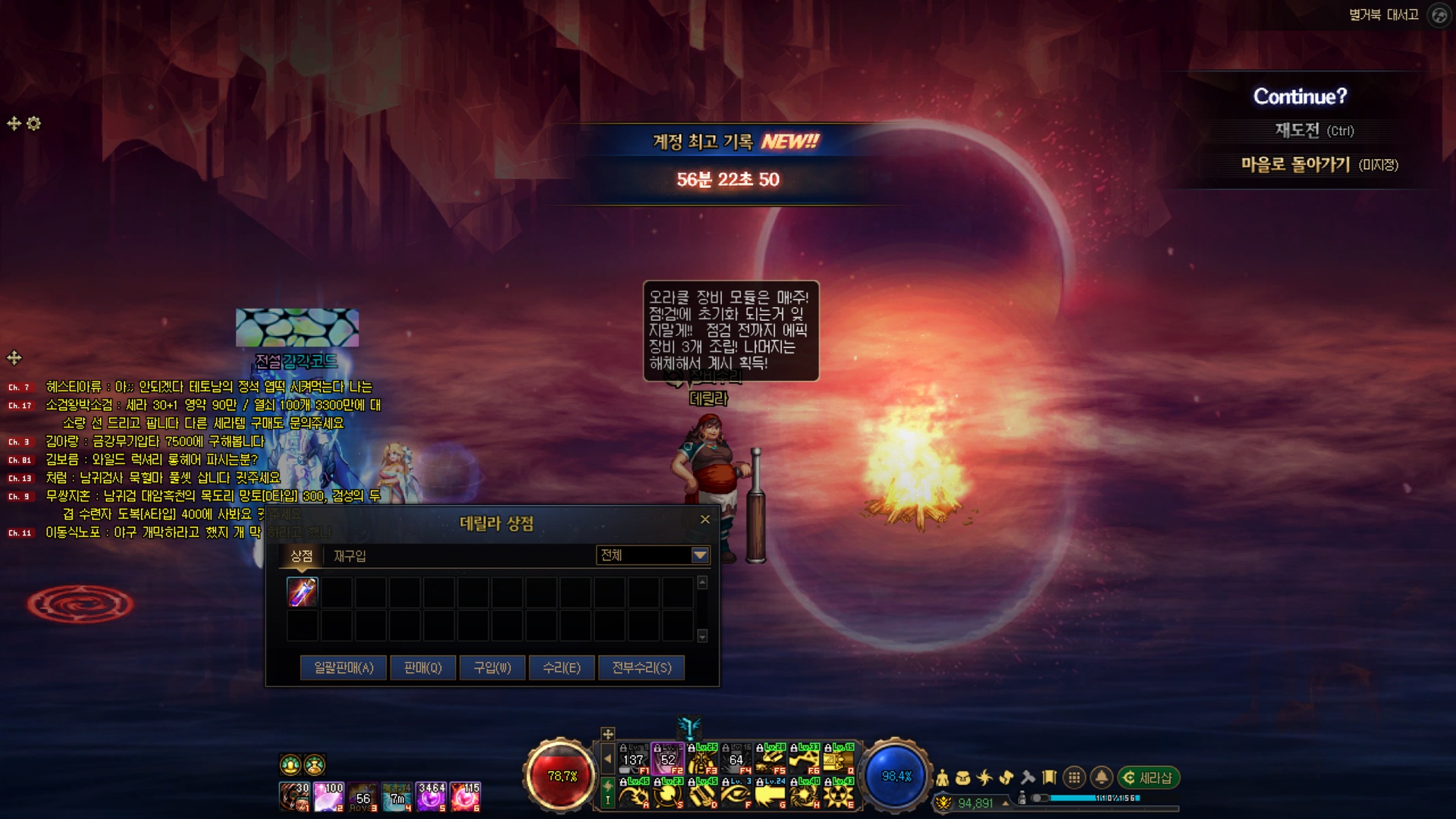Repair everything with 전부수리(S)
This screenshot has width=1456, height=819.
[x=642, y=667]
